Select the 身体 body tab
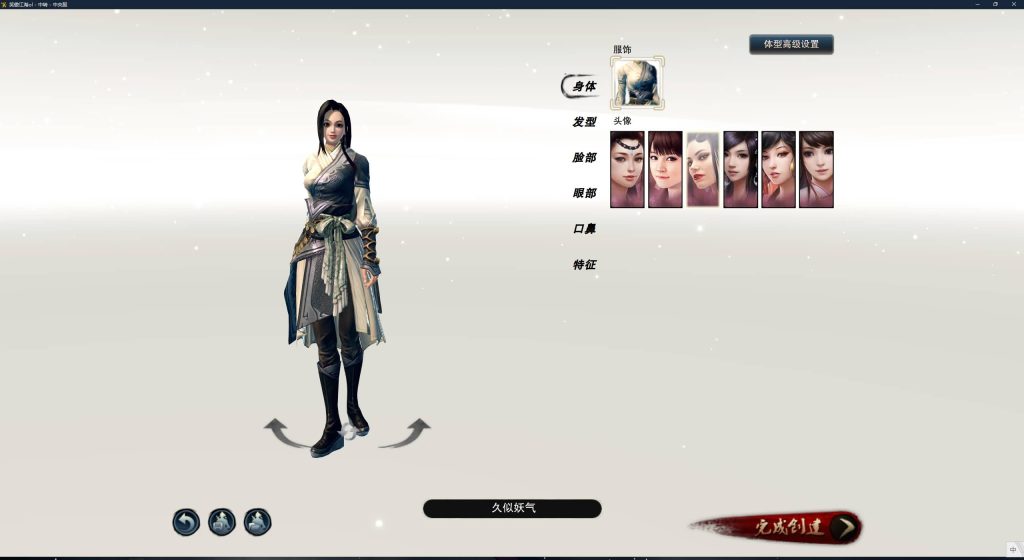Screen dimensions: 1024x560 point(584,87)
